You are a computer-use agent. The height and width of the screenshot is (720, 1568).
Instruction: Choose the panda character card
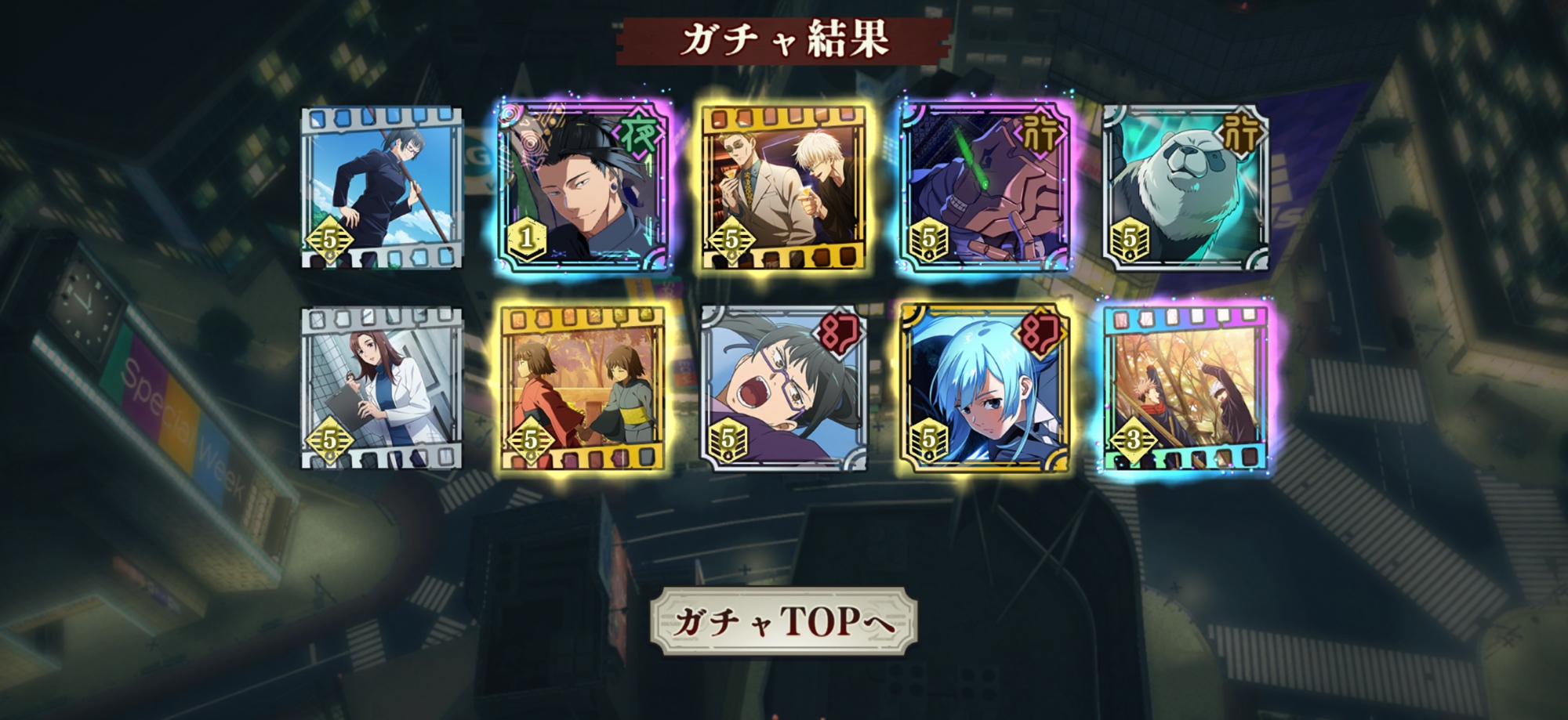click(1185, 189)
